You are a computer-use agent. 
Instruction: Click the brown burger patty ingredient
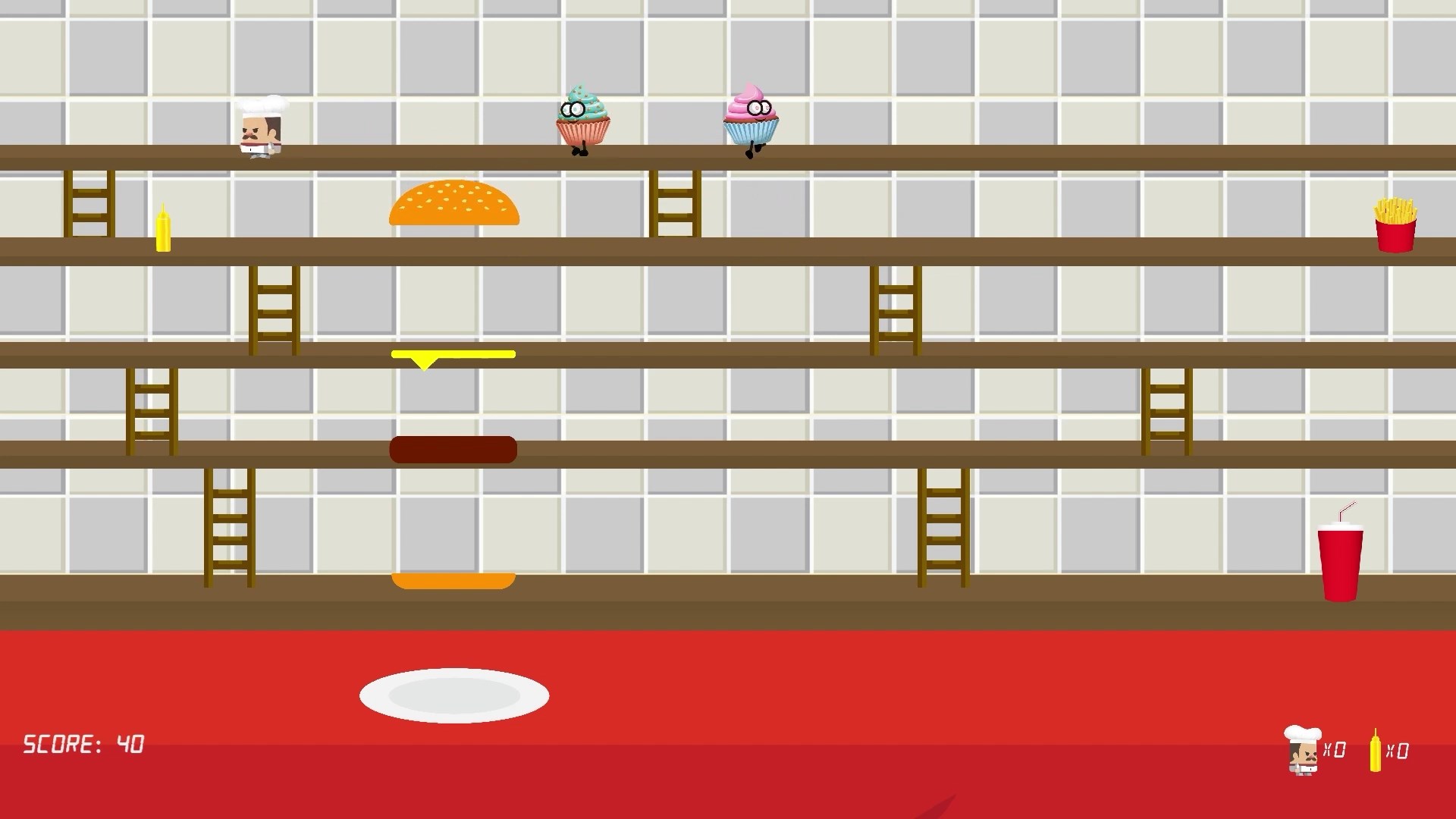click(x=453, y=449)
